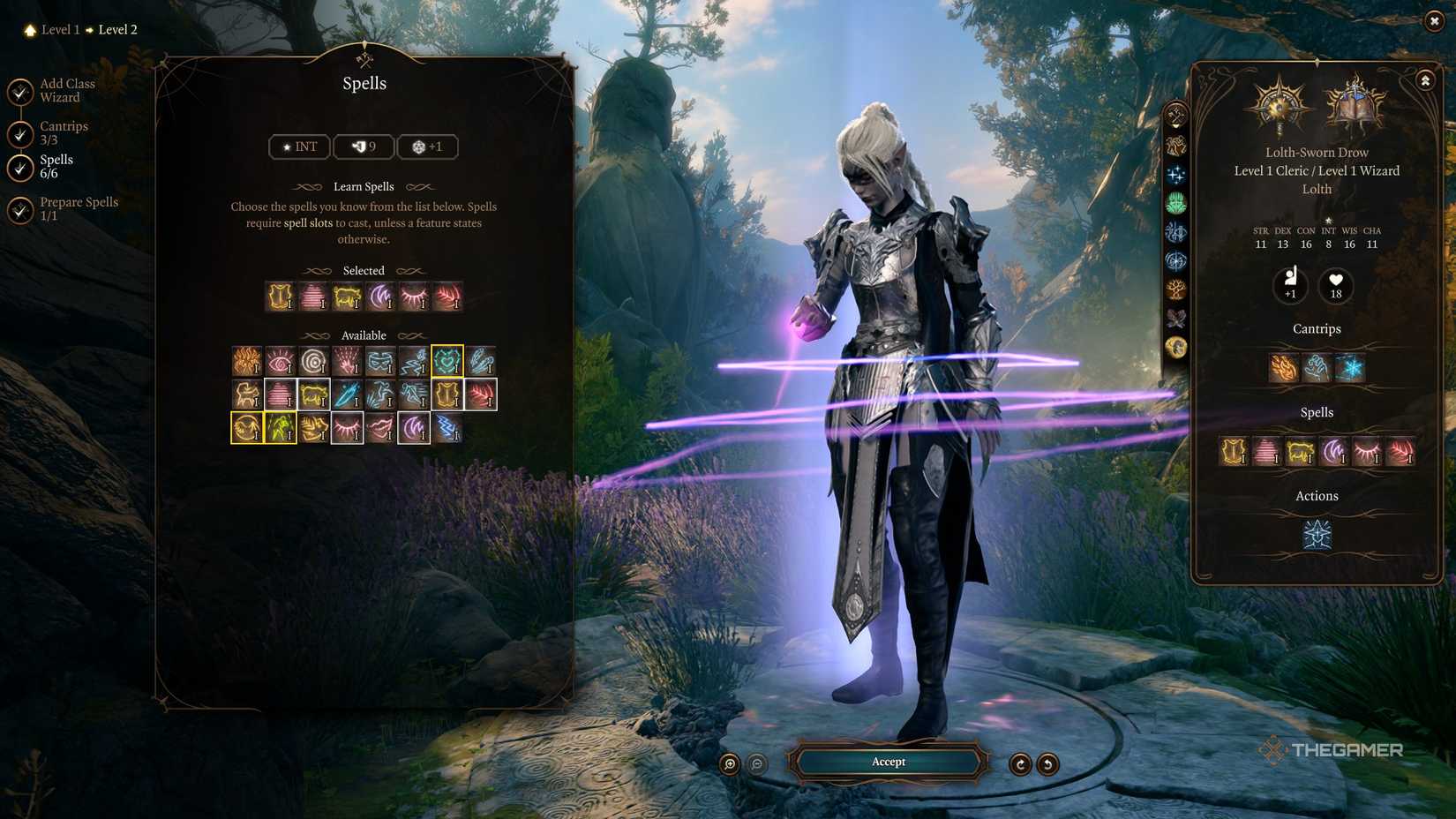This screenshot has width=1456, height=819.
Task: Select the Mage Hand cantrip
Action: pyautogui.click(x=1317, y=367)
